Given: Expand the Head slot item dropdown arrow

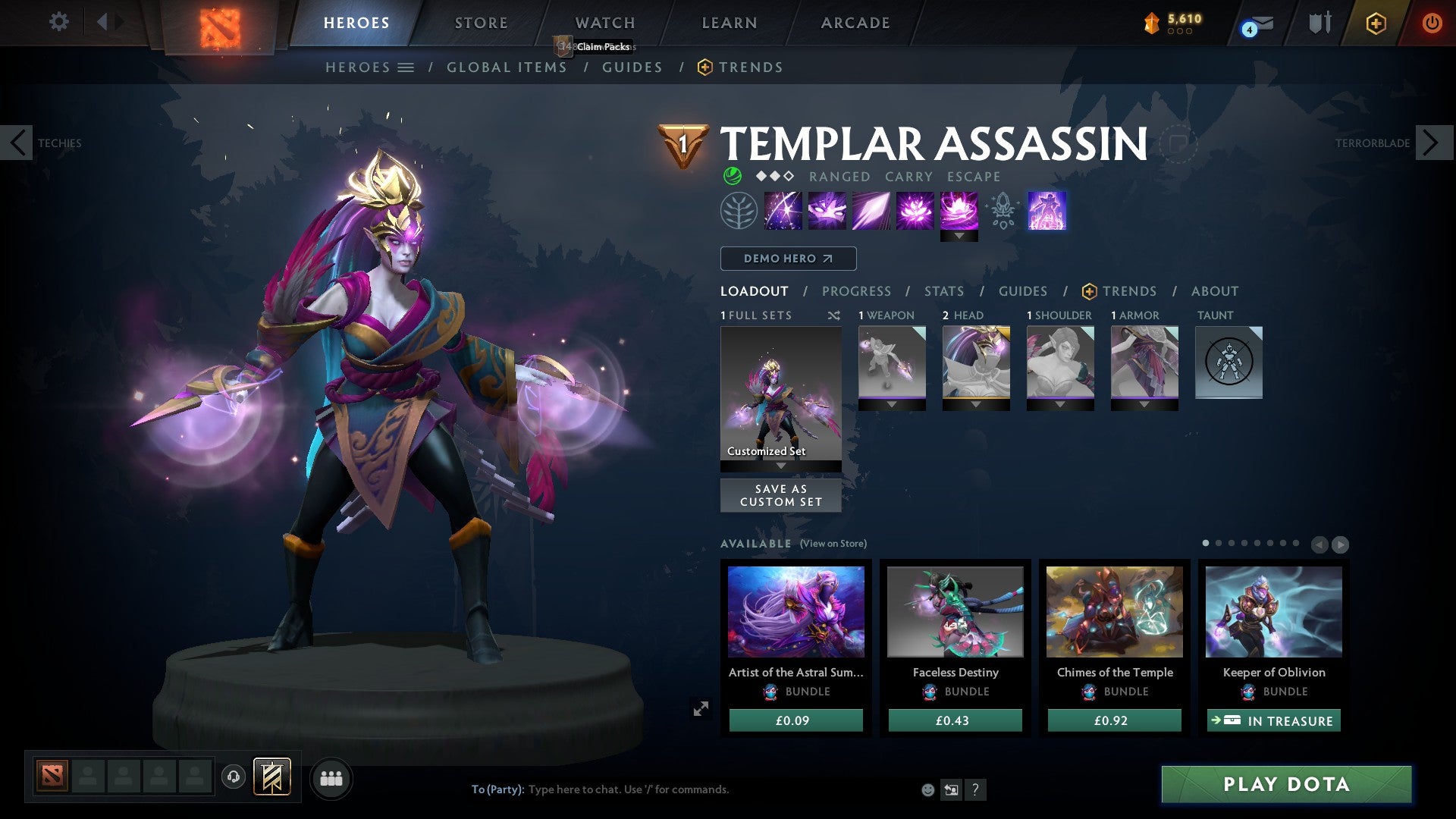Looking at the screenshot, I should 976,404.
